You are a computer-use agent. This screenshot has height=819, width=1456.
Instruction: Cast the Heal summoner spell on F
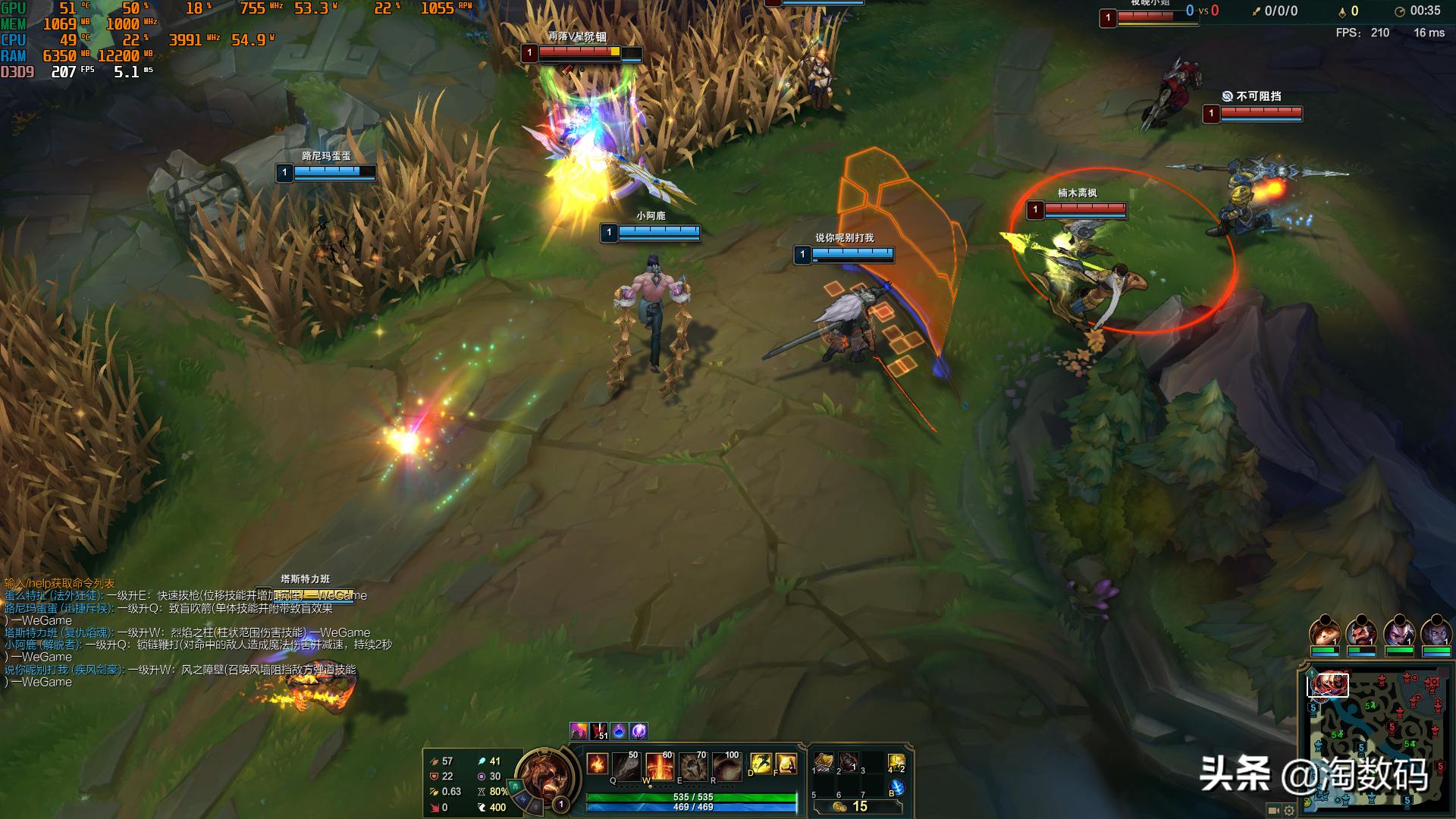pos(786,764)
